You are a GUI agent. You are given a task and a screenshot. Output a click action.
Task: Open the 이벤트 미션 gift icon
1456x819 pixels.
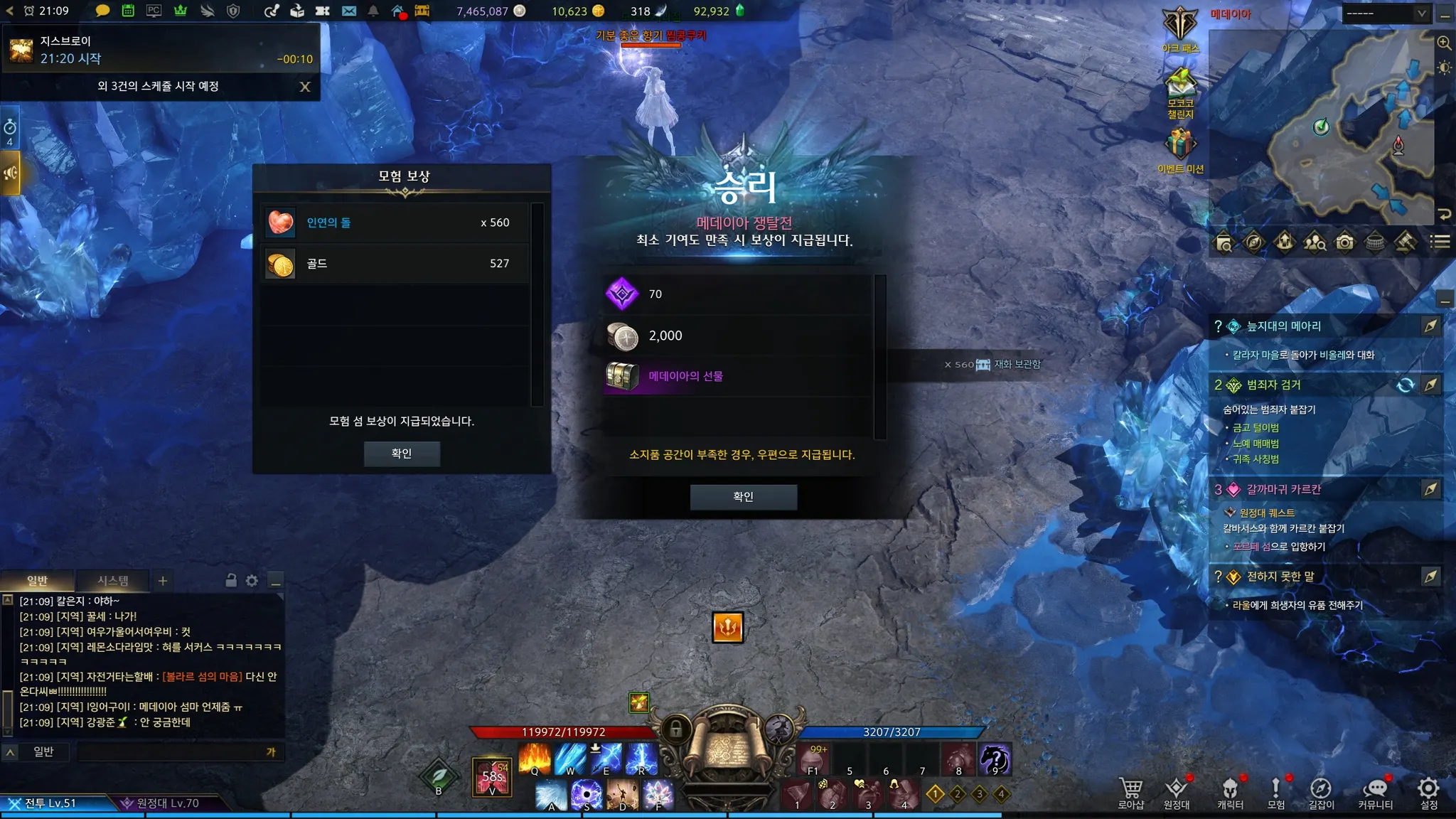(1180, 148)
